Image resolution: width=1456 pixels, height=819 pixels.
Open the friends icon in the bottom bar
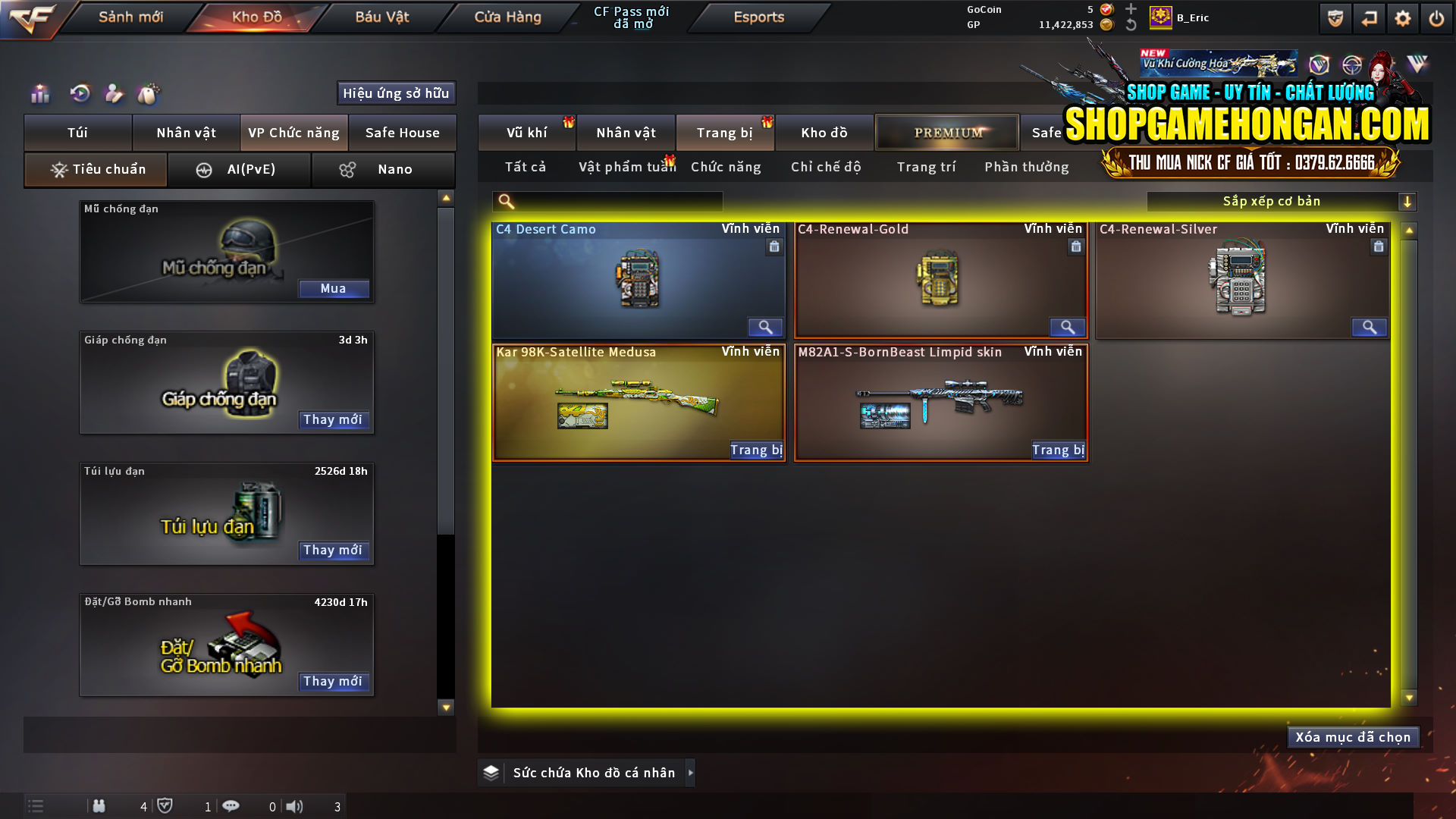point(99,806)
